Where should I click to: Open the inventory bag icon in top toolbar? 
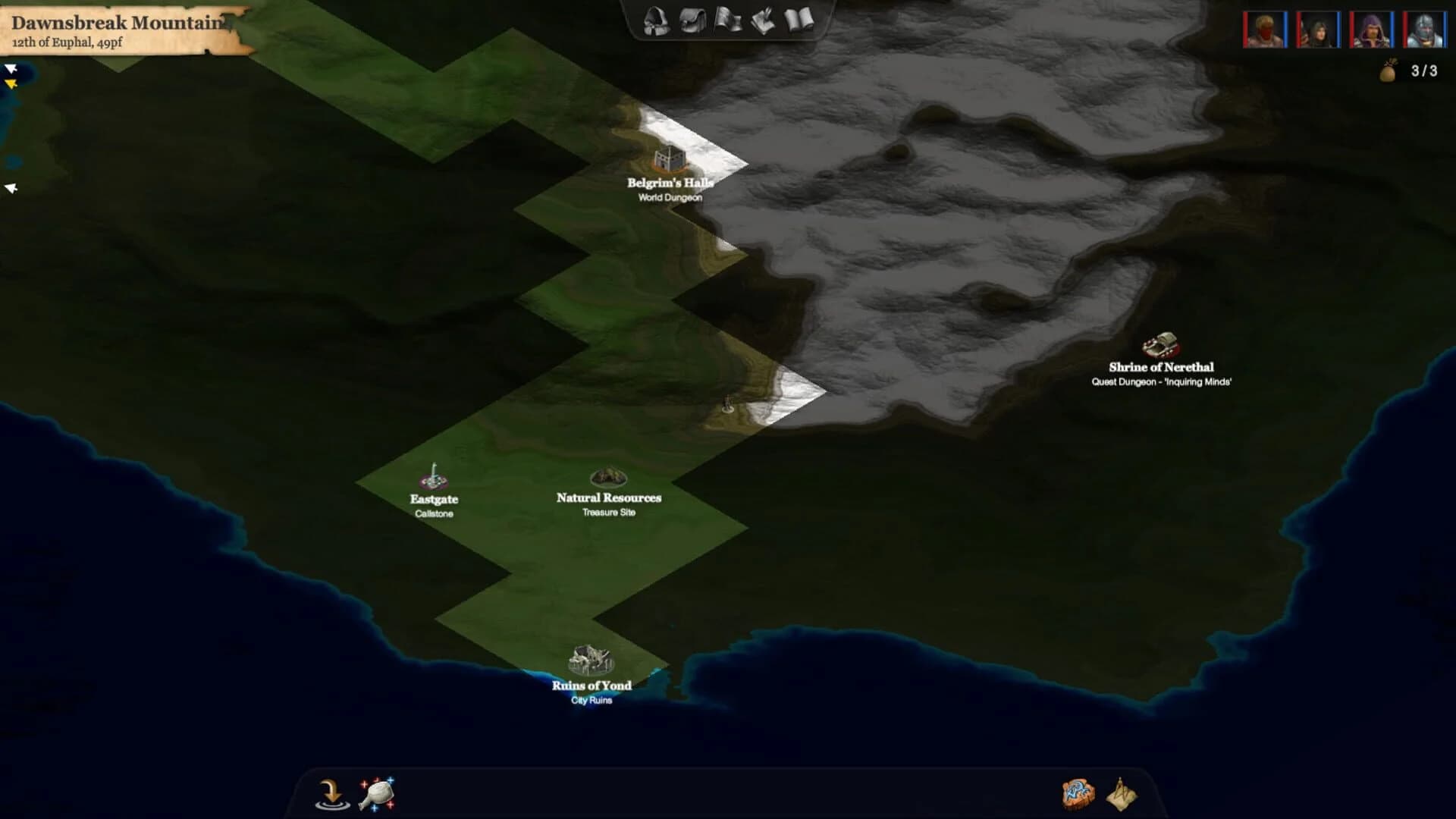tap(692, 21)
